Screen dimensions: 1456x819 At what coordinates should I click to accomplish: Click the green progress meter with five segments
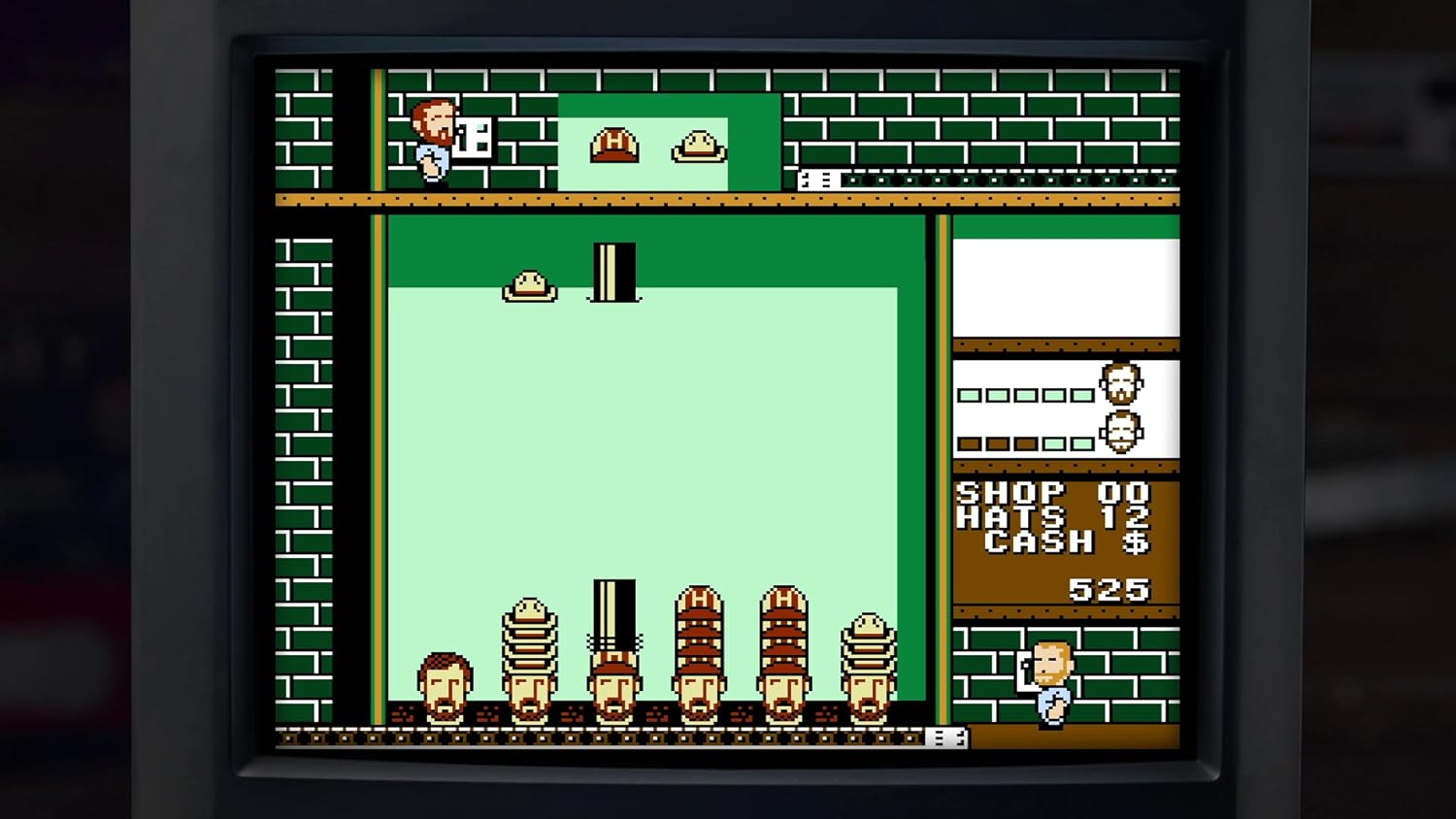coord(1026,394)
